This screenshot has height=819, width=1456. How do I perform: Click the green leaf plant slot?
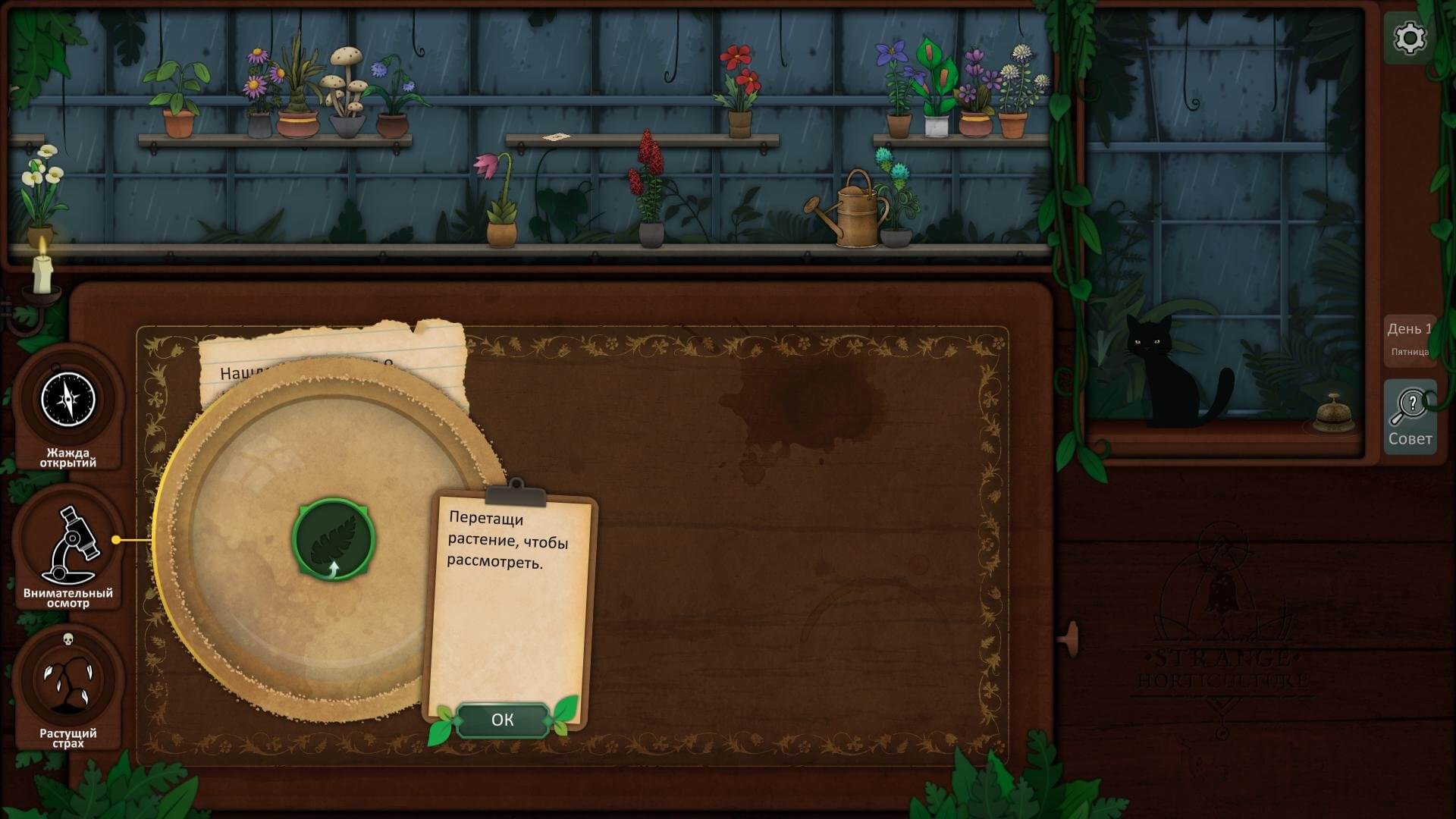(334, 538)
